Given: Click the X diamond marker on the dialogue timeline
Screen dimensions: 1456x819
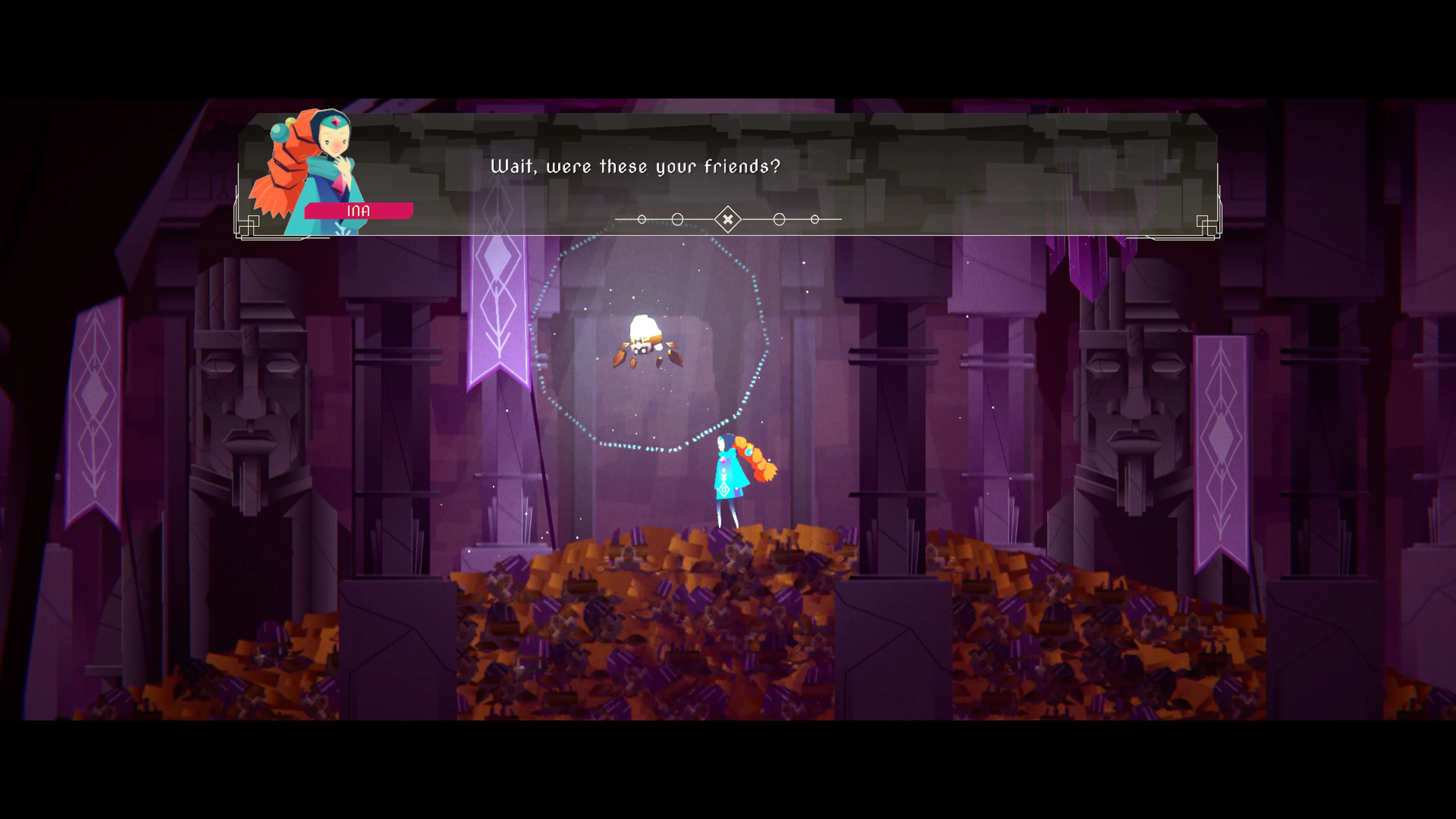Looking at the screenshot, I should pyautogui.click(x=728, y=219).
